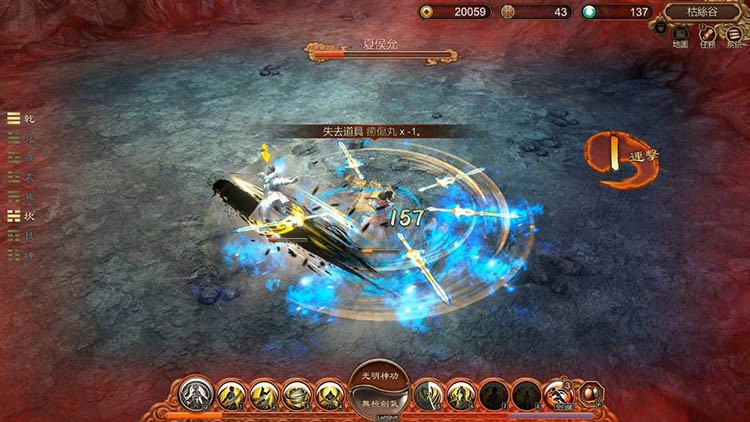Click the gold coin currency icon
Image resolution: width=750 pixels, height=422 pixels.
point(427,12)
